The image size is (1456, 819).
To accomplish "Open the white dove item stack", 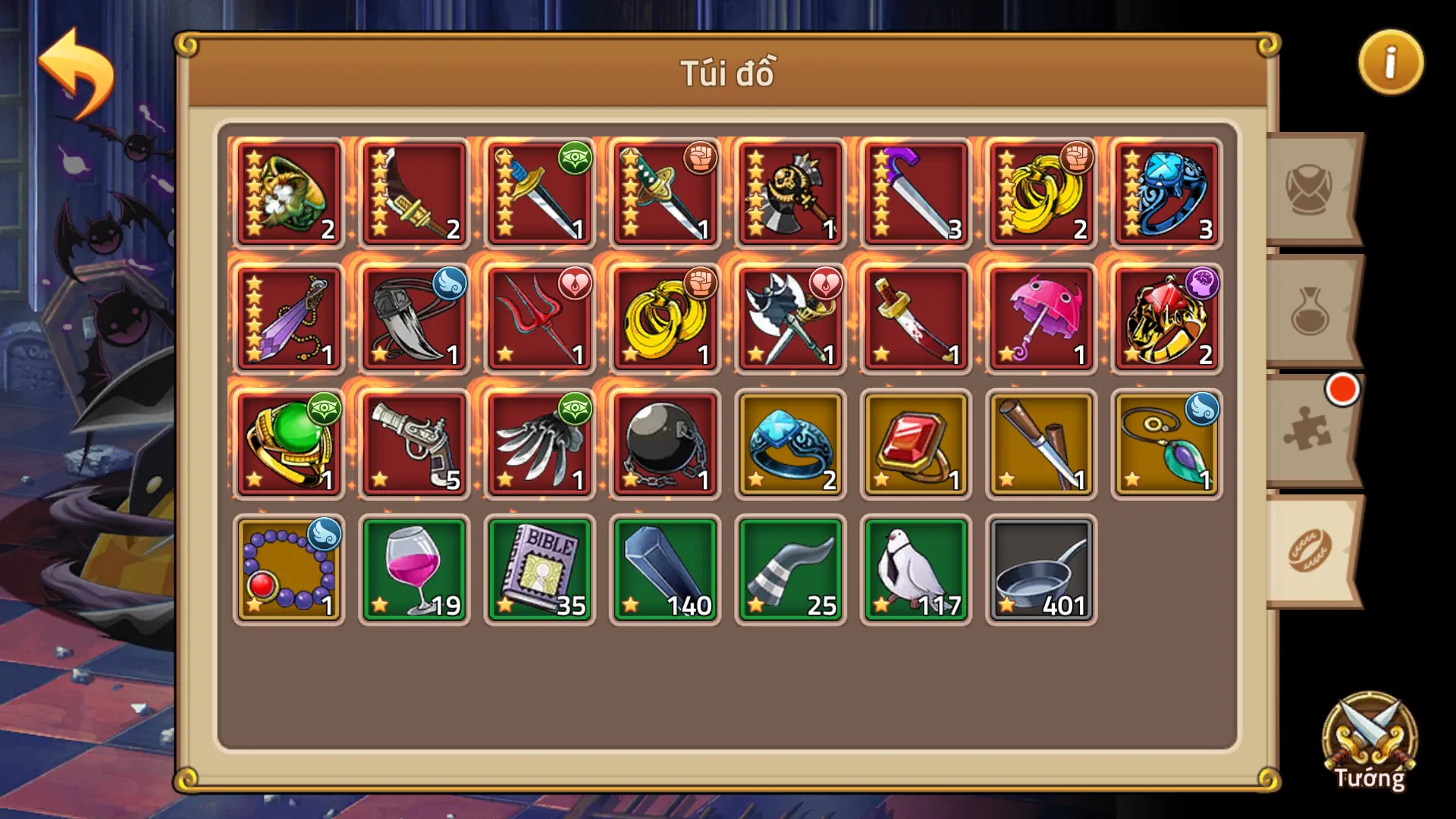I will click(x=916, y=569).
